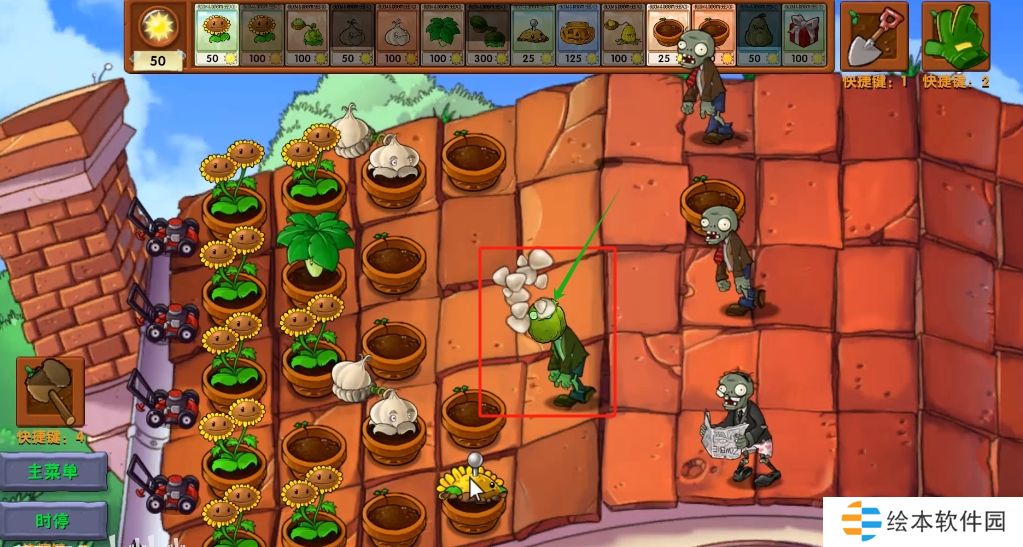Pick the red gift box seed packet
This screenshot has height=547, width=1023.
tap(801, 36)
